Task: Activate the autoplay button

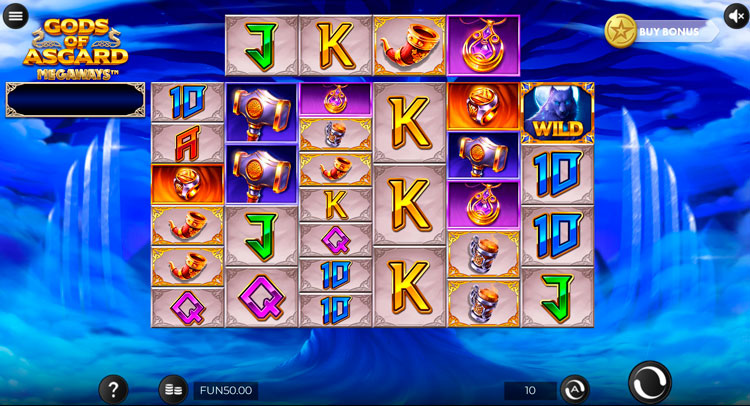Action: click(574, 389)
